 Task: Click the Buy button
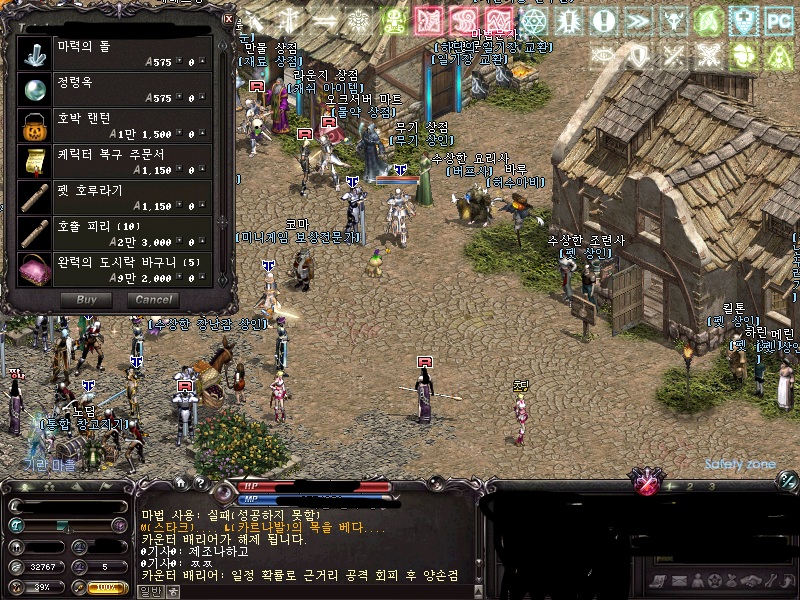click(87, 300)
